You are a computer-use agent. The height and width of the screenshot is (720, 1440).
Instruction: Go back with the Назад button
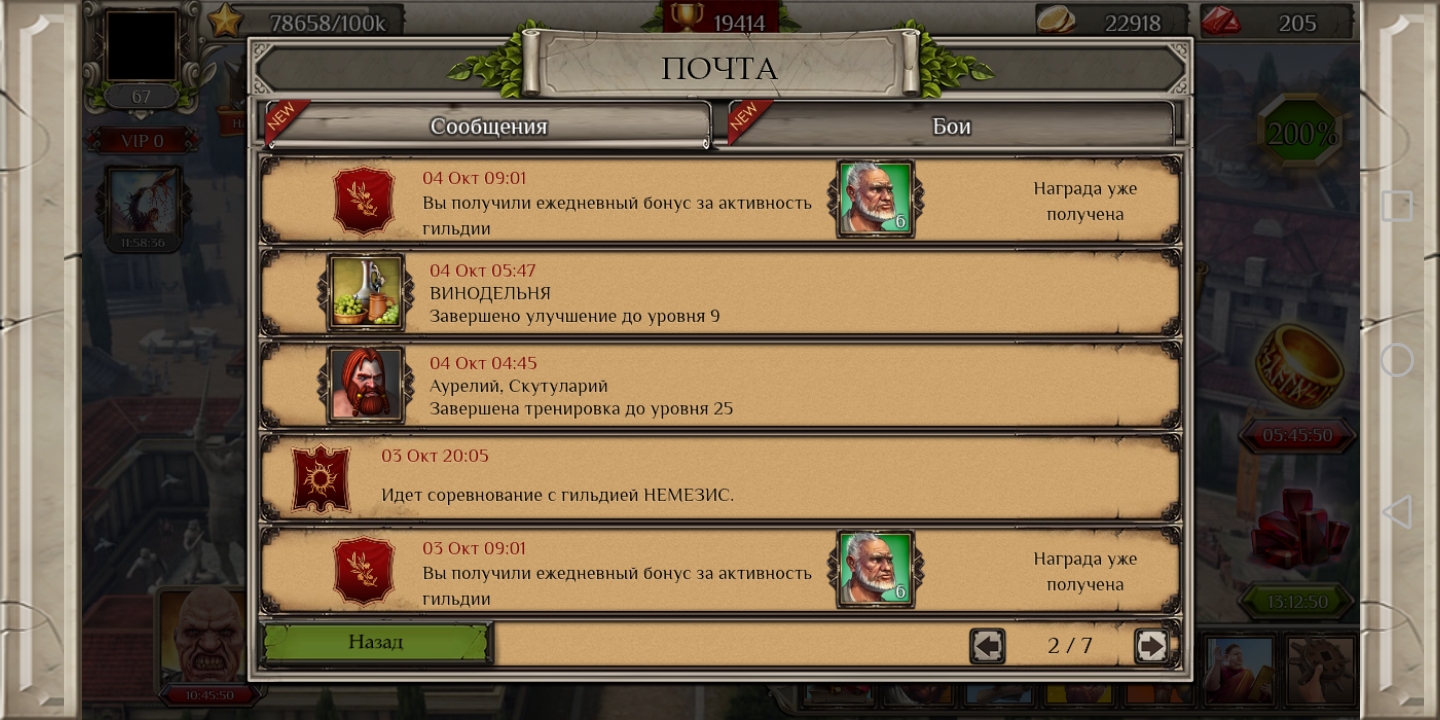376,643
